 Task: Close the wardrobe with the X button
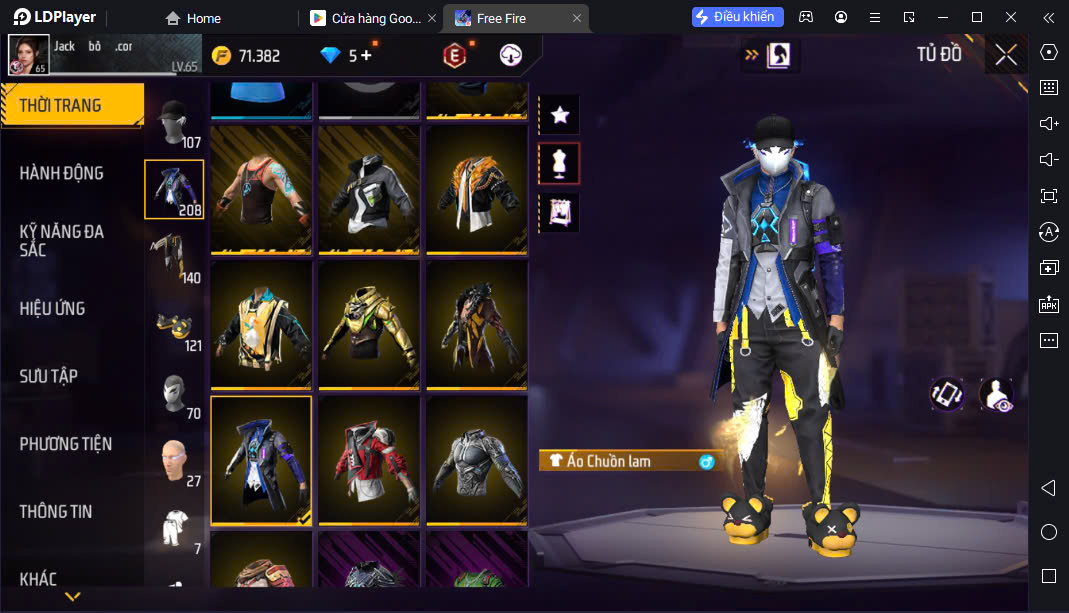[1006, 55]
